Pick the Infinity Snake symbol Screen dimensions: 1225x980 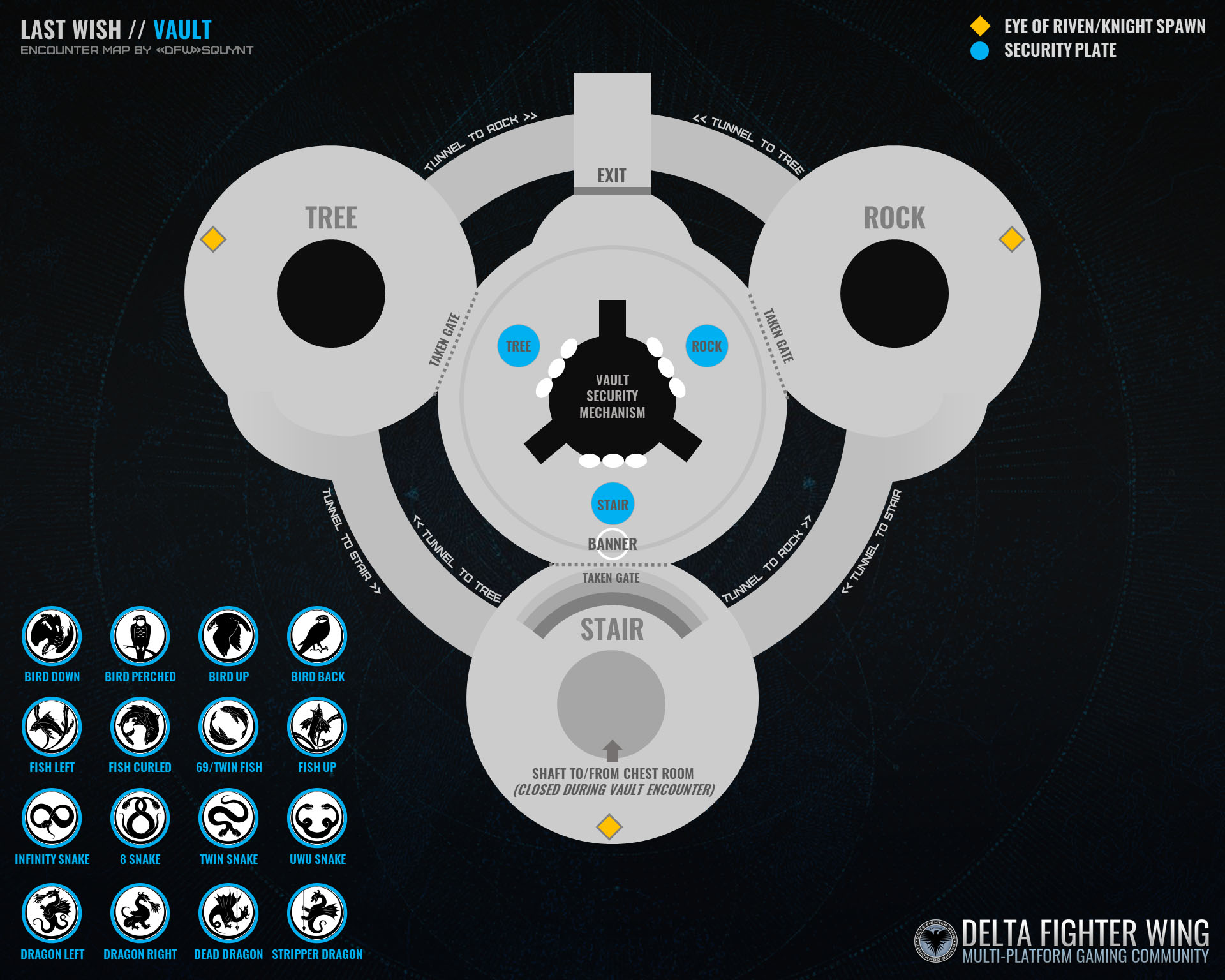click(52, 818)
